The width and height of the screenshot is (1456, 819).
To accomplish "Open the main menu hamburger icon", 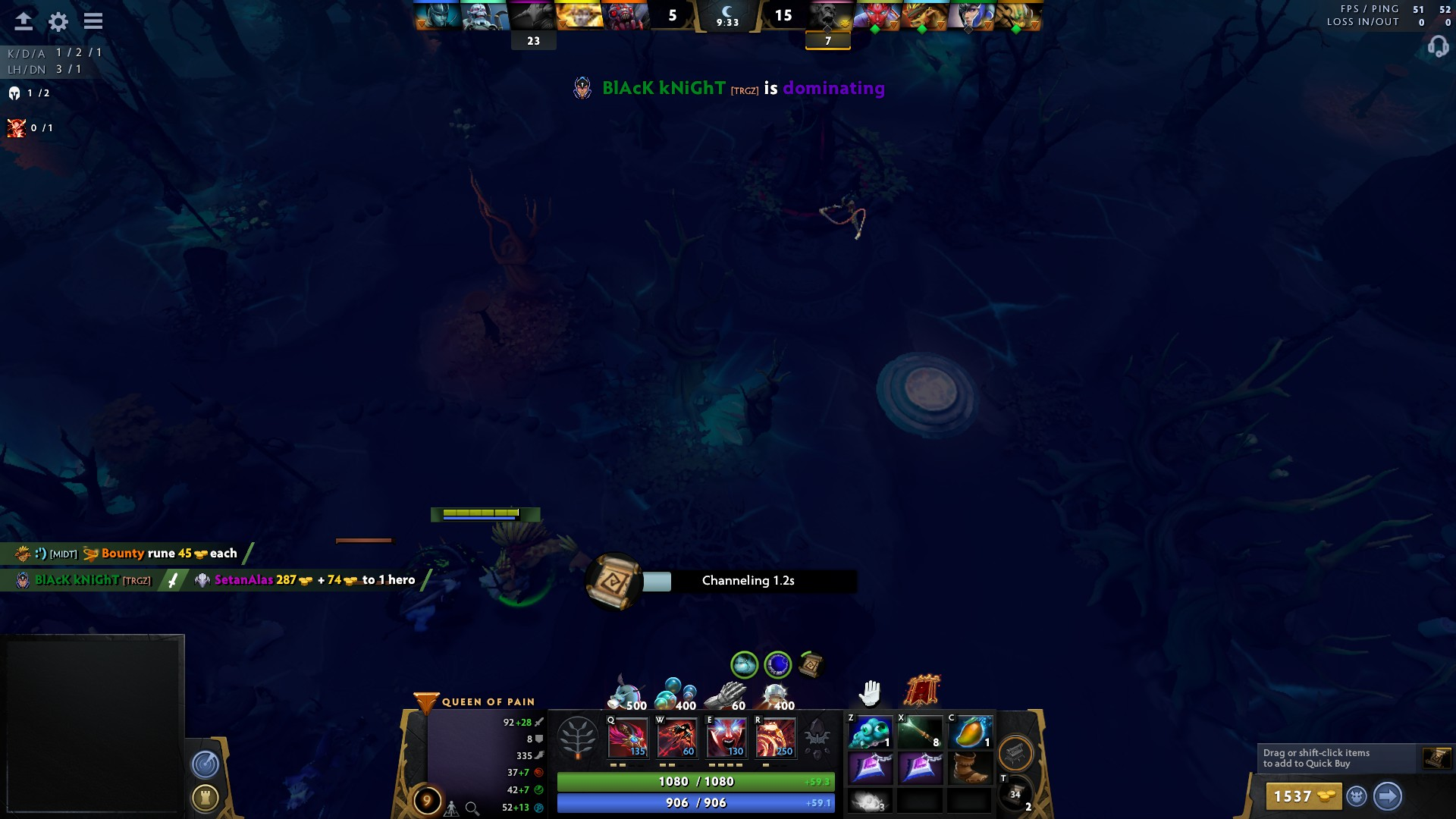I will click(93, 22).
